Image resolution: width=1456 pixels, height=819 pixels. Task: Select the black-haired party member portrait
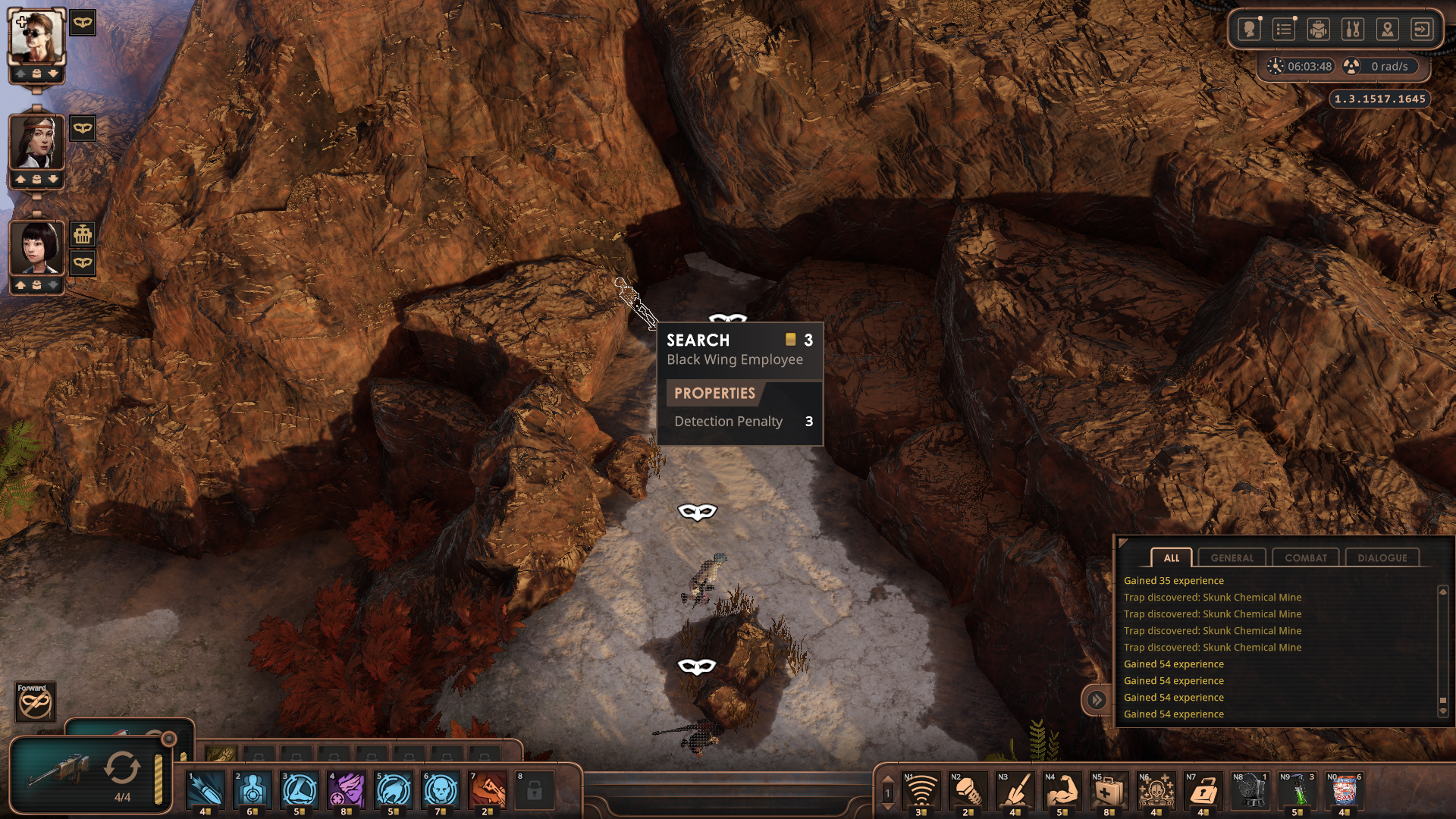coord(36,247)
